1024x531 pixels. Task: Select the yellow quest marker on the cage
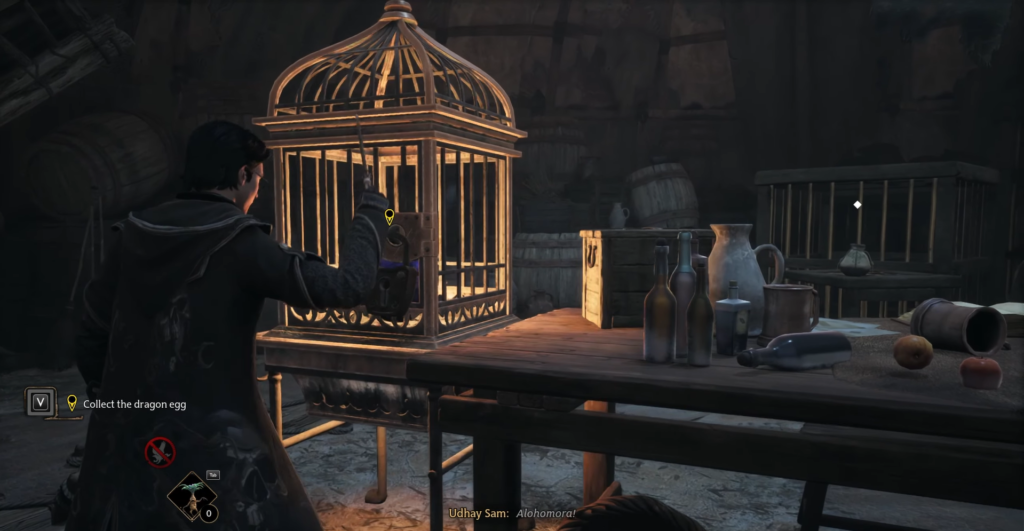coord(389,216)
